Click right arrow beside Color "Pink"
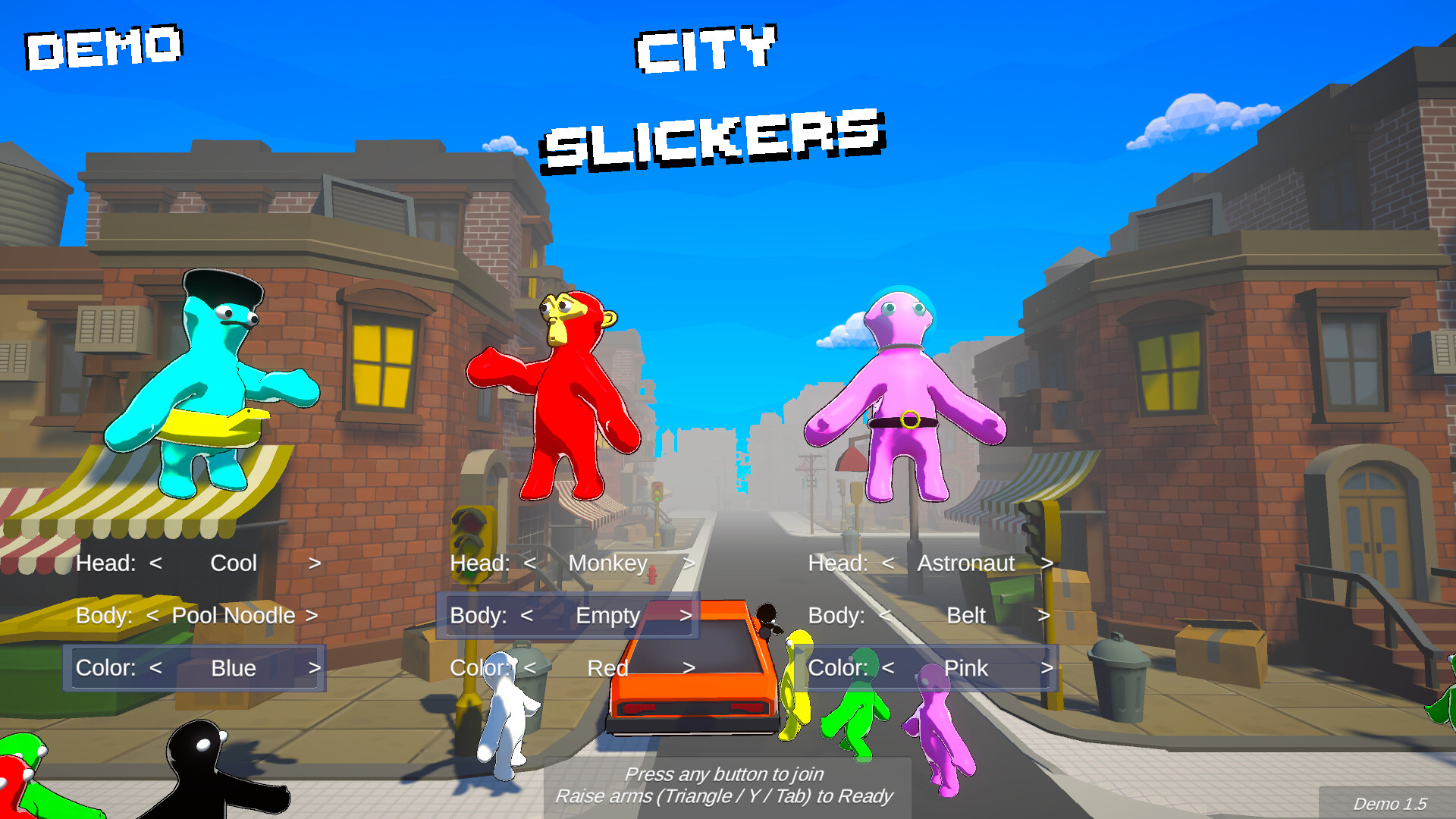This screenshot has width=1456, height=819. 1047,668
